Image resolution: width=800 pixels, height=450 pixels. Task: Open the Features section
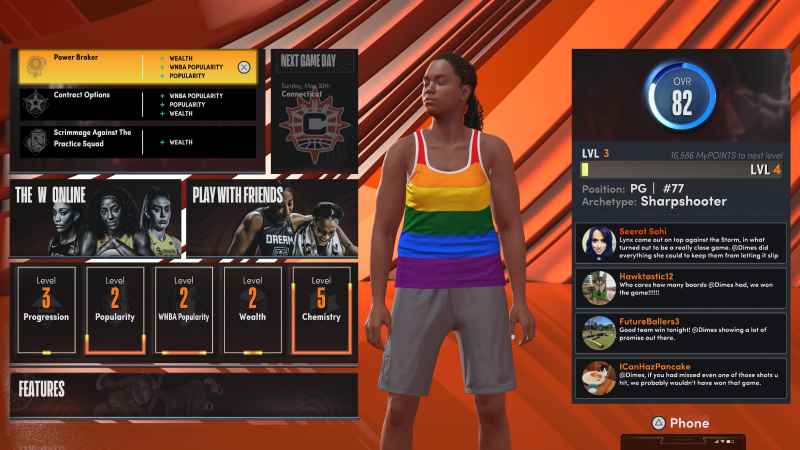pyautogui.click(x=183, y=392)
